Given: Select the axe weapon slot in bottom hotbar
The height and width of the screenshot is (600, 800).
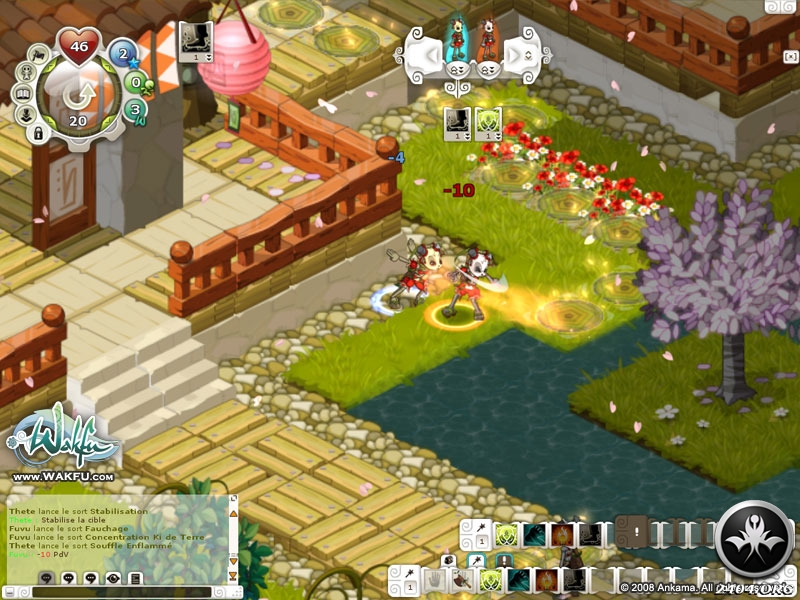Looking at the screenshot, I should [x=461, y=579].
